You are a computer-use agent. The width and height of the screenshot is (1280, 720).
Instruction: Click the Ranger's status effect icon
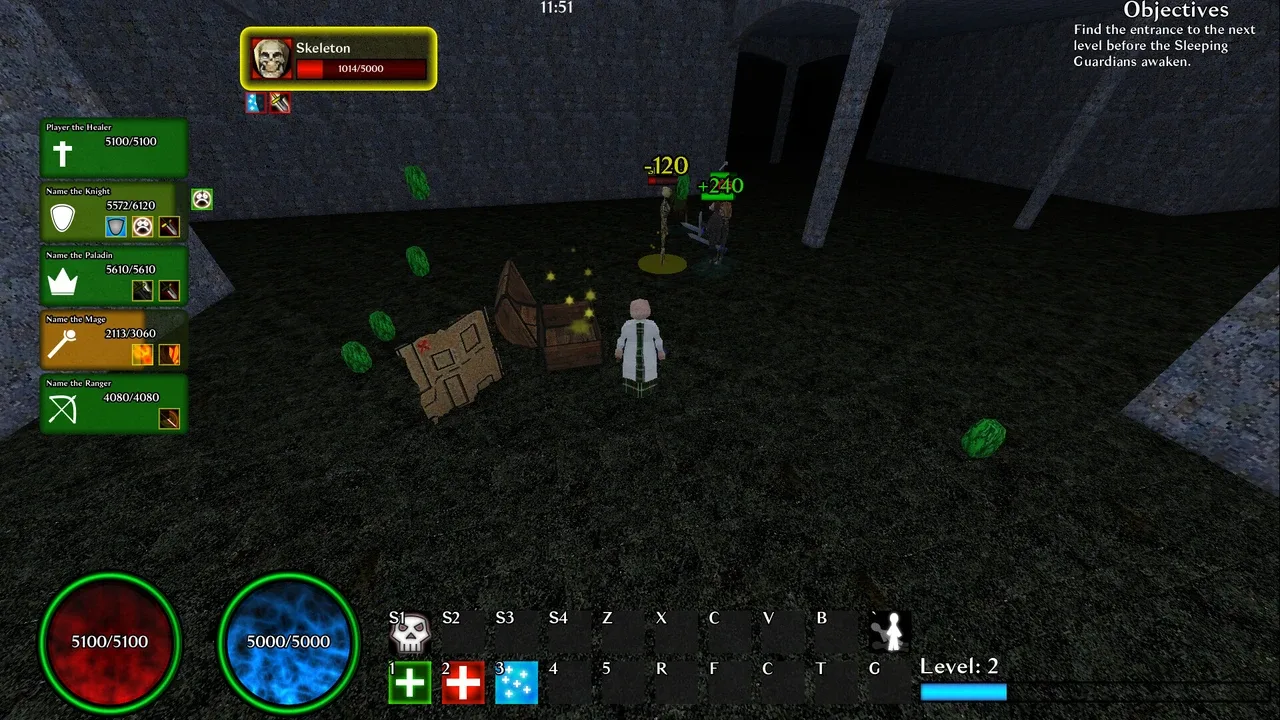point(169,419)
